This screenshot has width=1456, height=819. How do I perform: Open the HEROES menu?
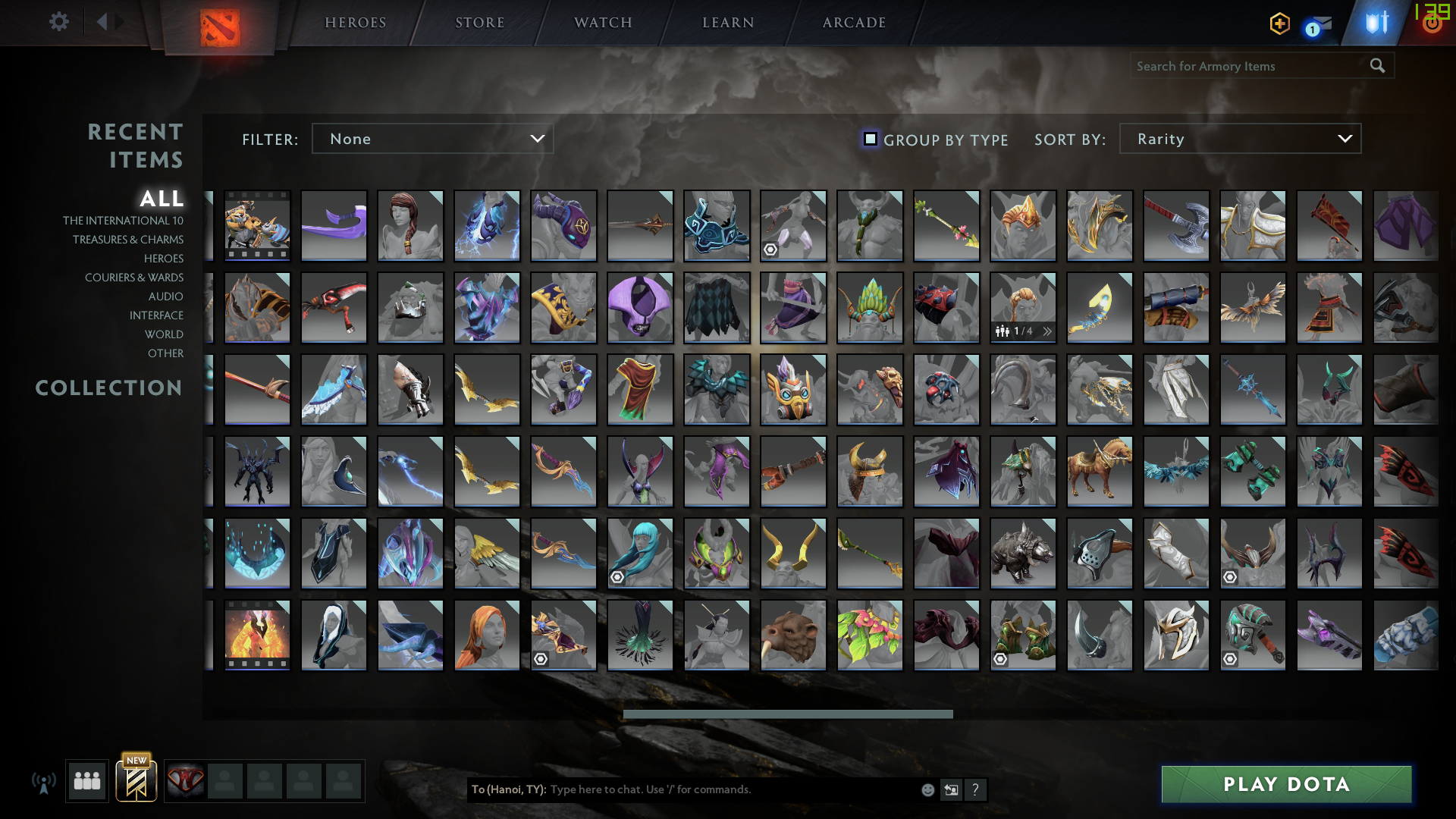[x=355, y=23]
